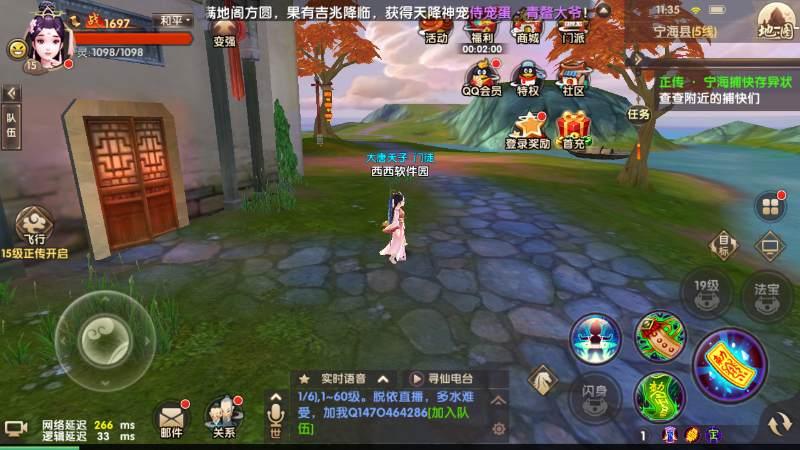Open the 活动 events menu
Screen dimensions: 800x450
tap(436, 27)
